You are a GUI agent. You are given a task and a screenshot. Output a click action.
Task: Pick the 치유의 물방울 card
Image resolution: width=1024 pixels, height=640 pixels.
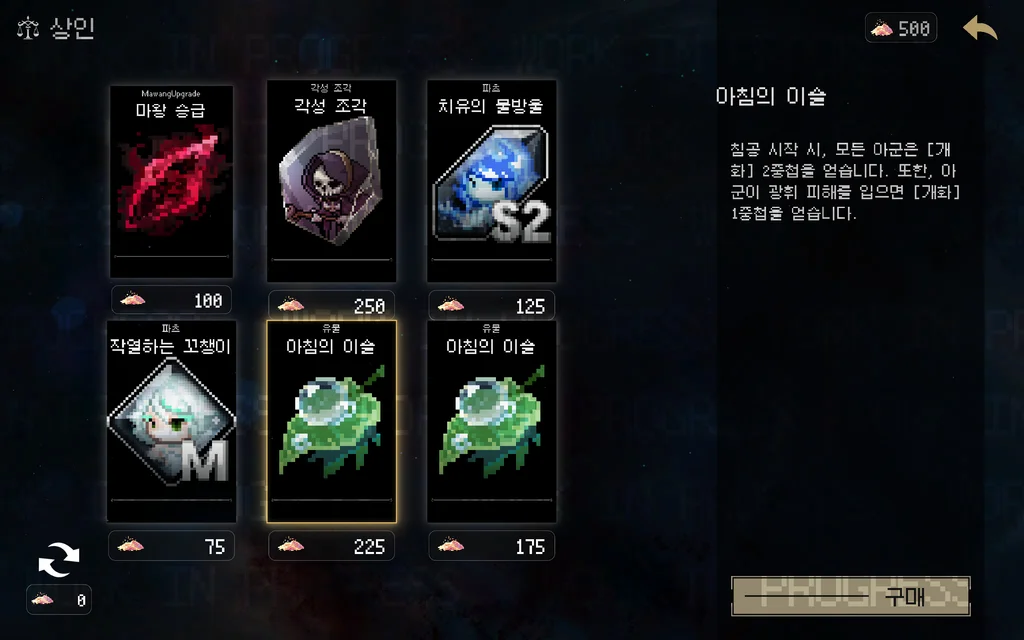491,182
